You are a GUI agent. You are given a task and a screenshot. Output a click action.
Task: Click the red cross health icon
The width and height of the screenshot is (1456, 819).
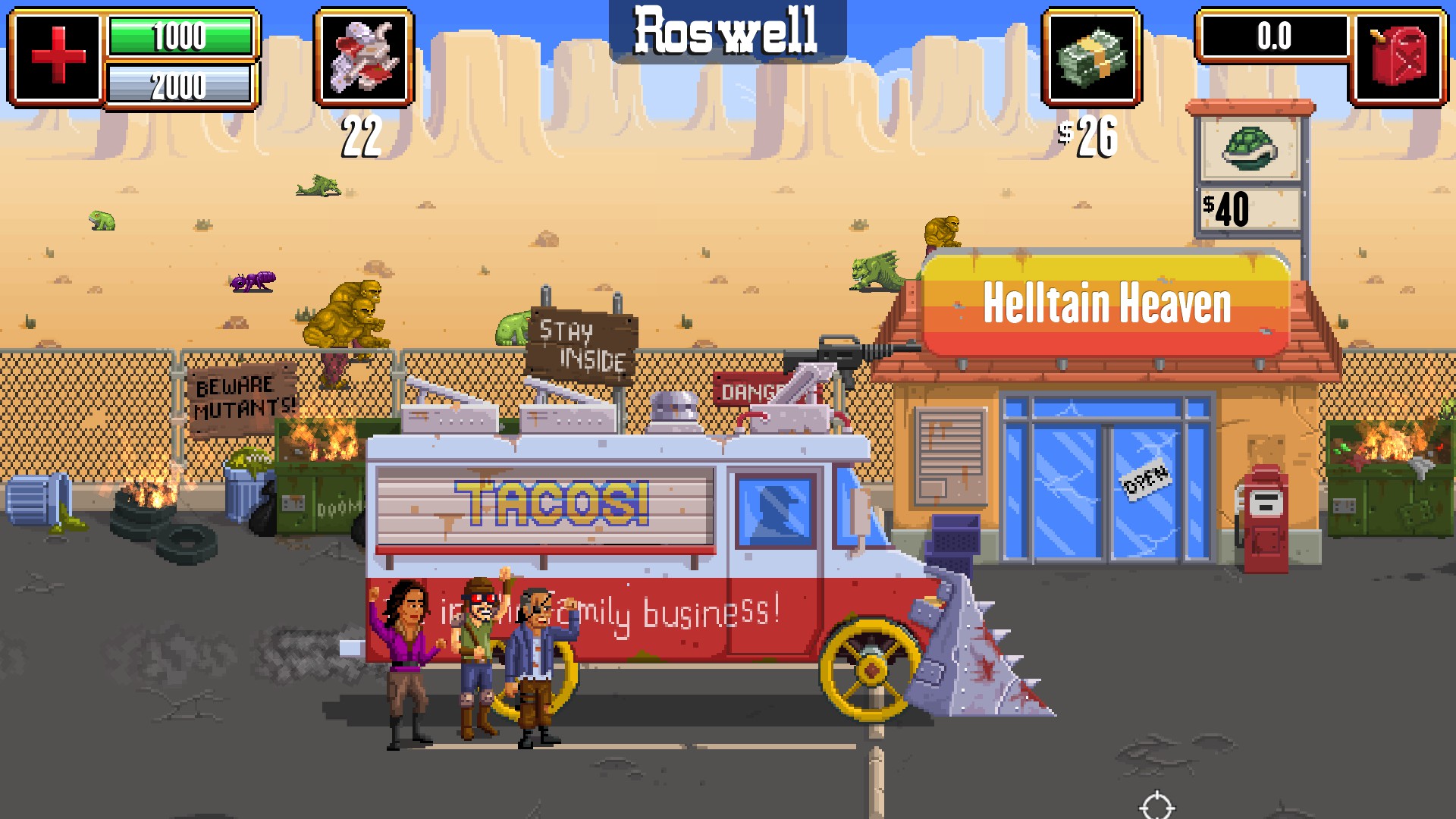tap(58, 56)
